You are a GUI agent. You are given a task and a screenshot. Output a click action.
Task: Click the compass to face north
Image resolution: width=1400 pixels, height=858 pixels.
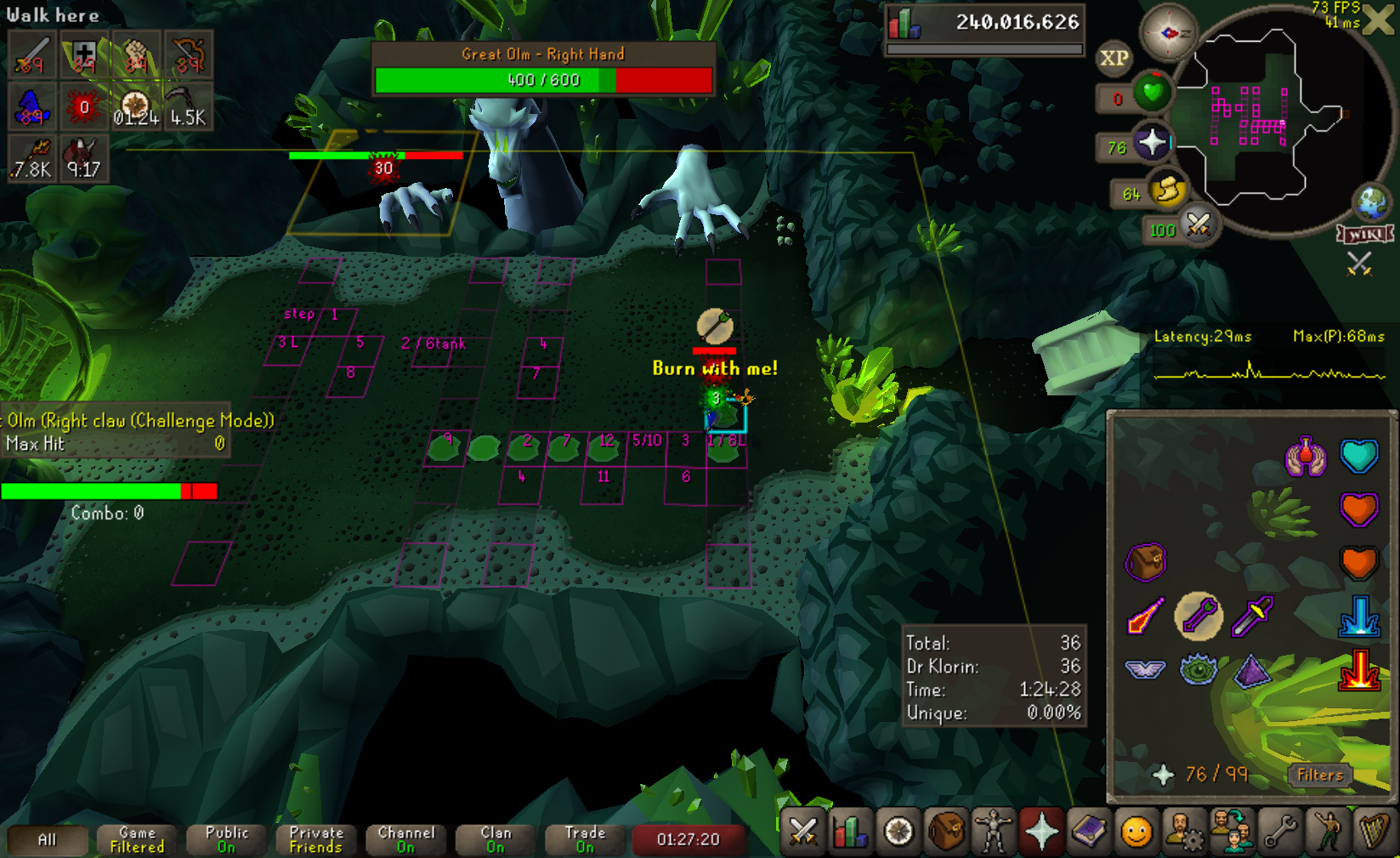tap(1168, 33)
